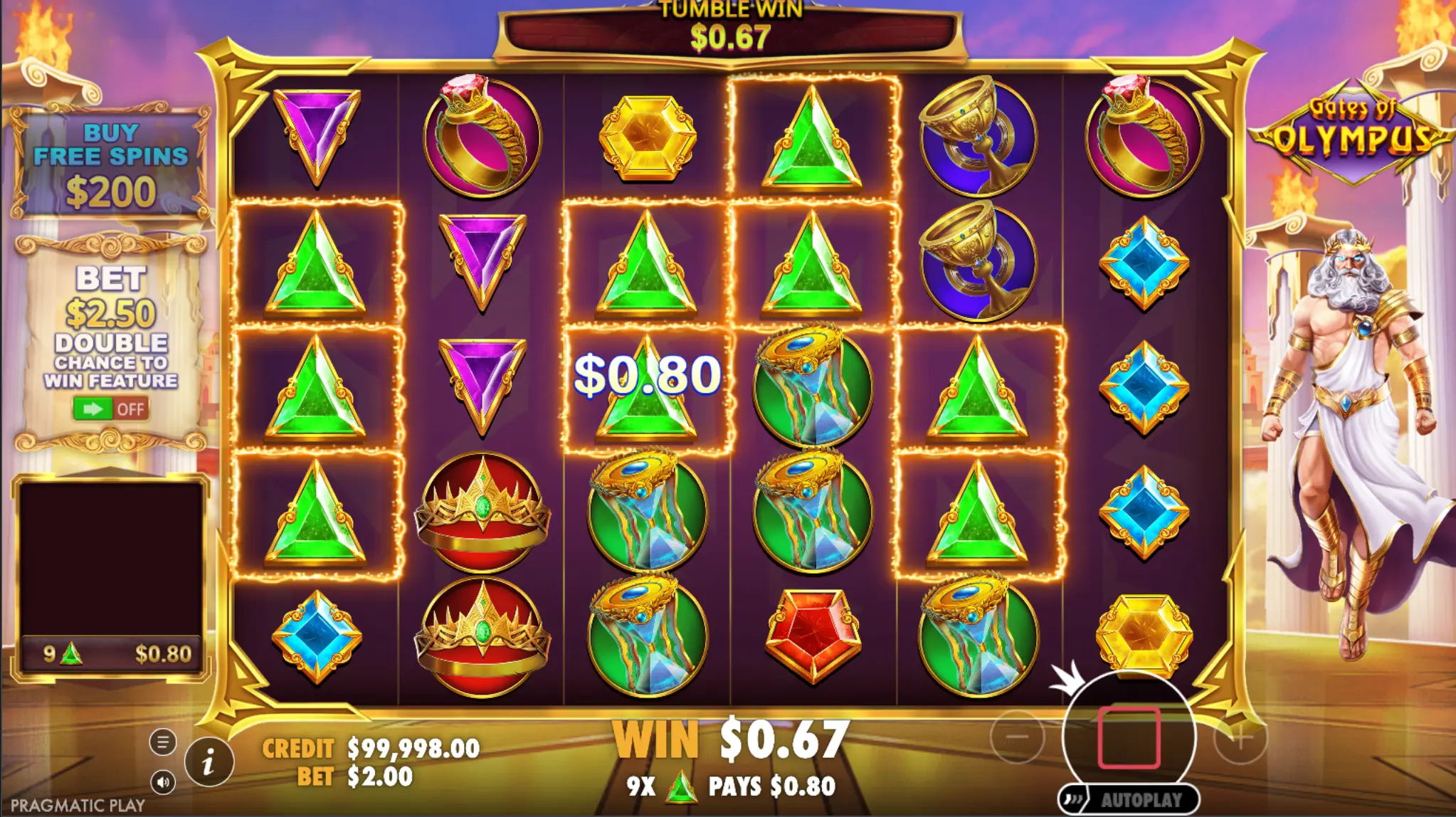This screenshot has height=817, width=1456.
Task: Click the WIN $0.67 display
Action: 734,740
